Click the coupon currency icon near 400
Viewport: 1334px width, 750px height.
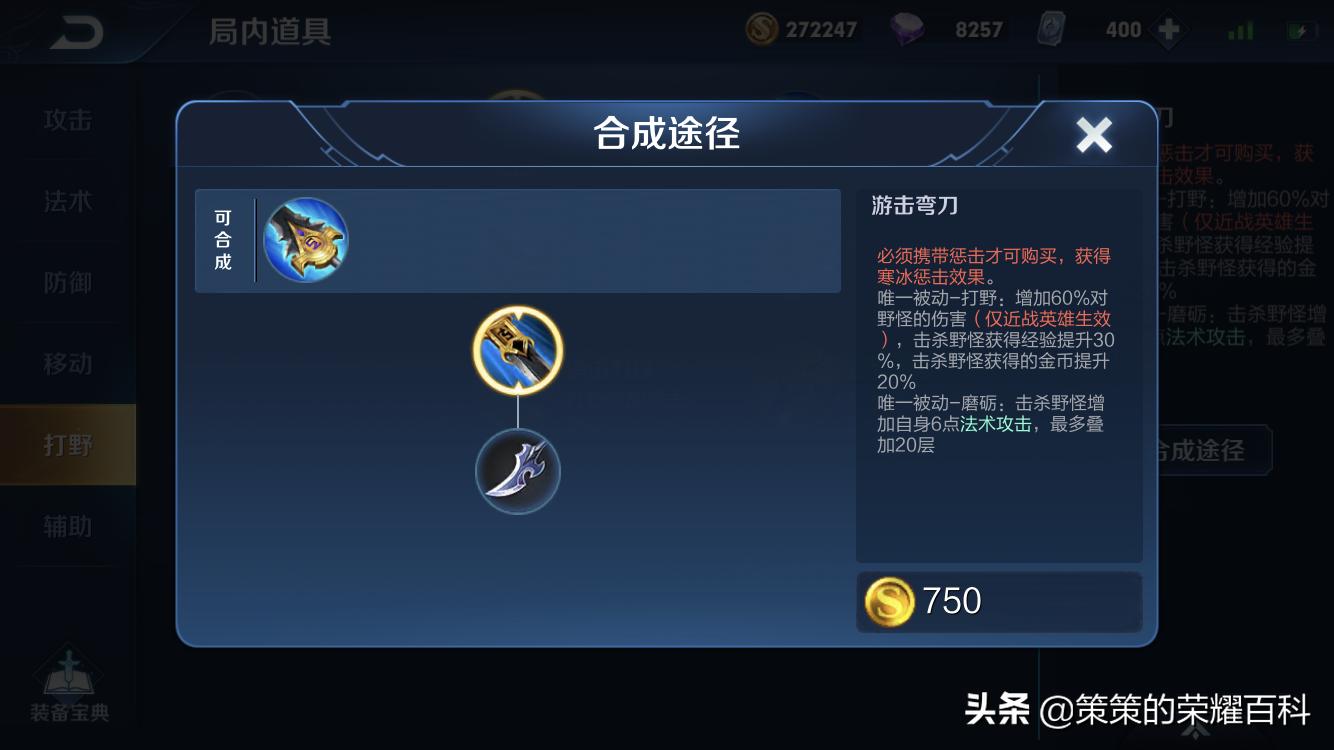(x=1053, y=30)
